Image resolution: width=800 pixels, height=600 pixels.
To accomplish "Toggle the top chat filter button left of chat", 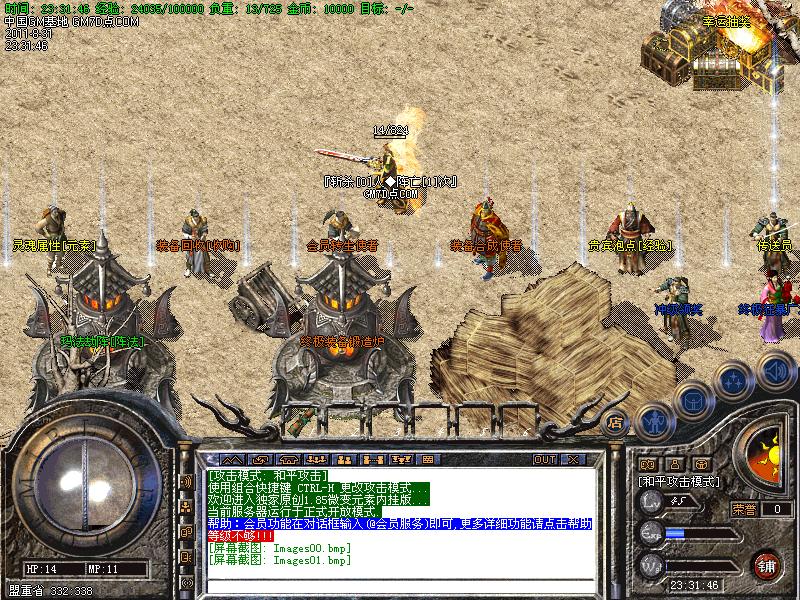I will point(186,482).
